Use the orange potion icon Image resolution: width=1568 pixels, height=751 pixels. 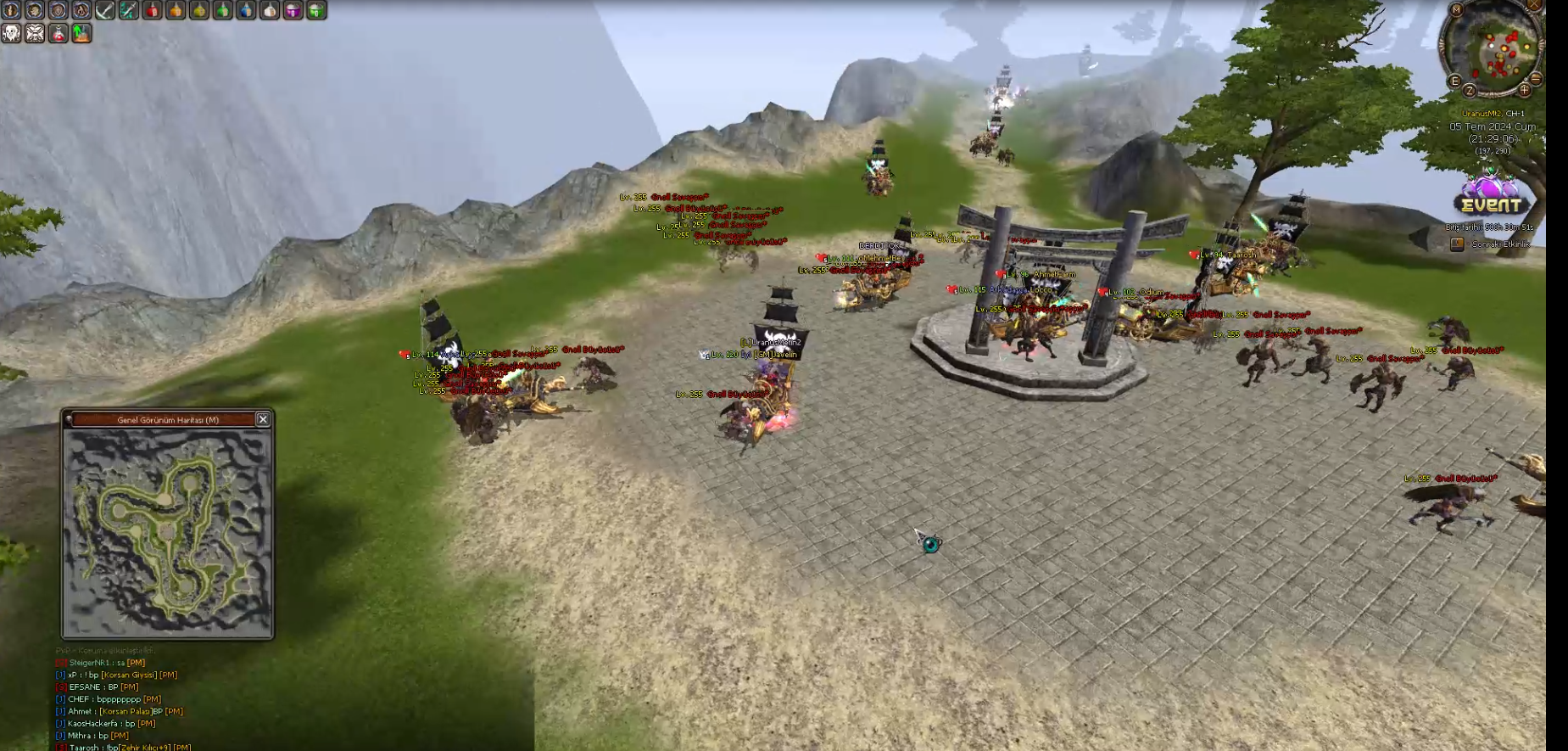(176, 10)
